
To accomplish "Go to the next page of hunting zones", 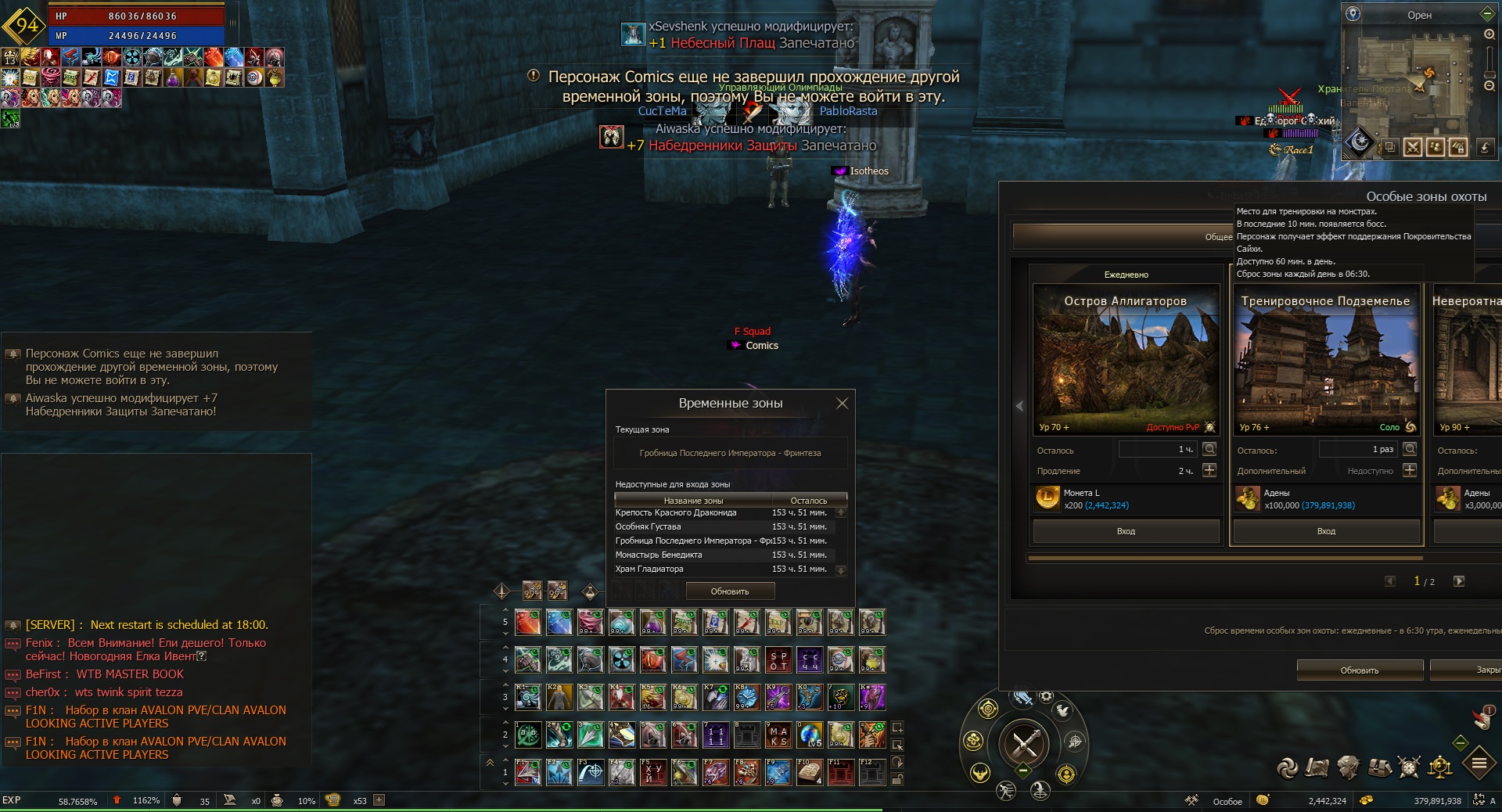I will (x=1459, y=581).
